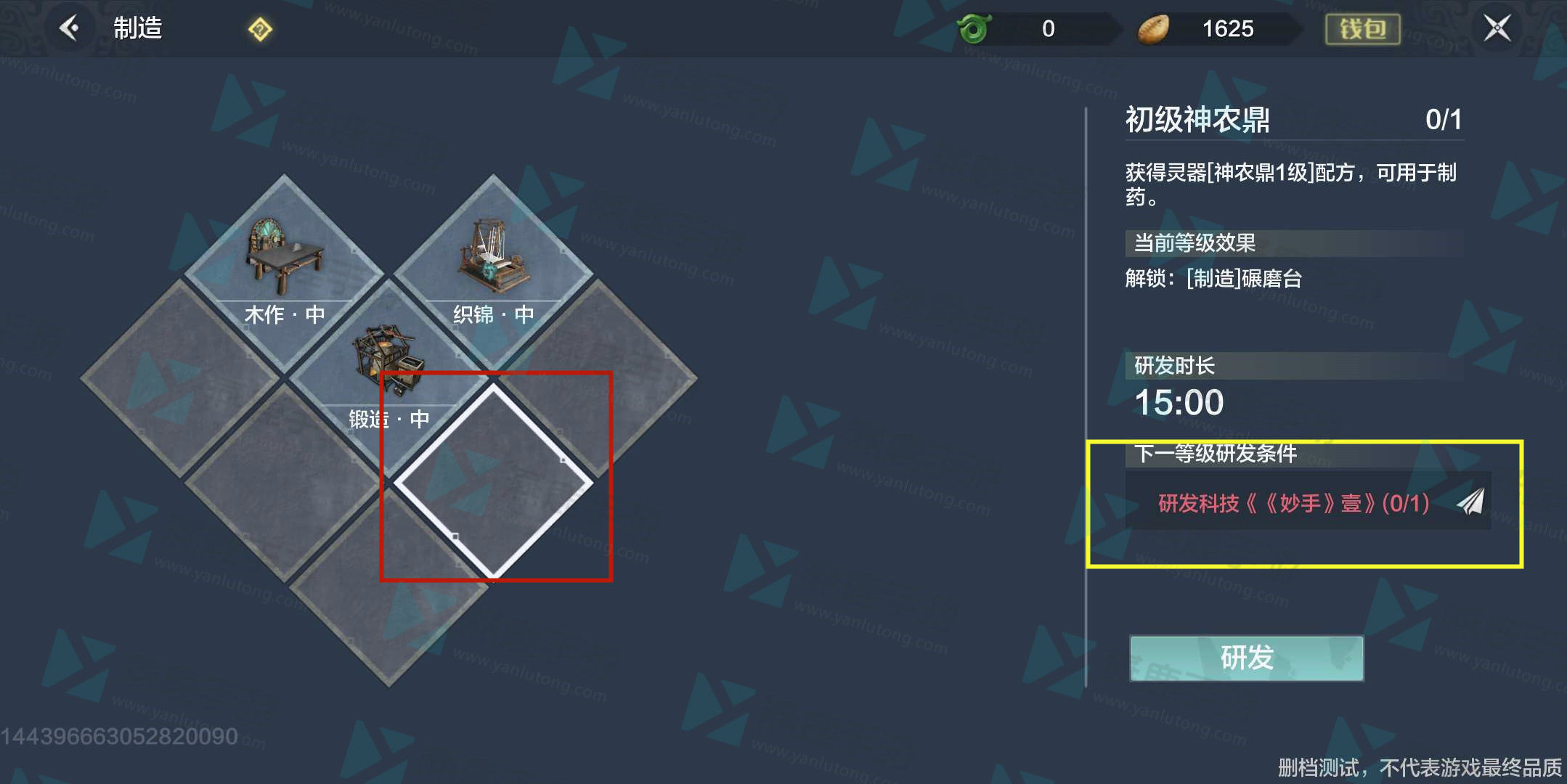Image resolution: width=1567 pixels, height=784 pixels.
Task: Start research with the 研发 button
Action: point(1246,658)
